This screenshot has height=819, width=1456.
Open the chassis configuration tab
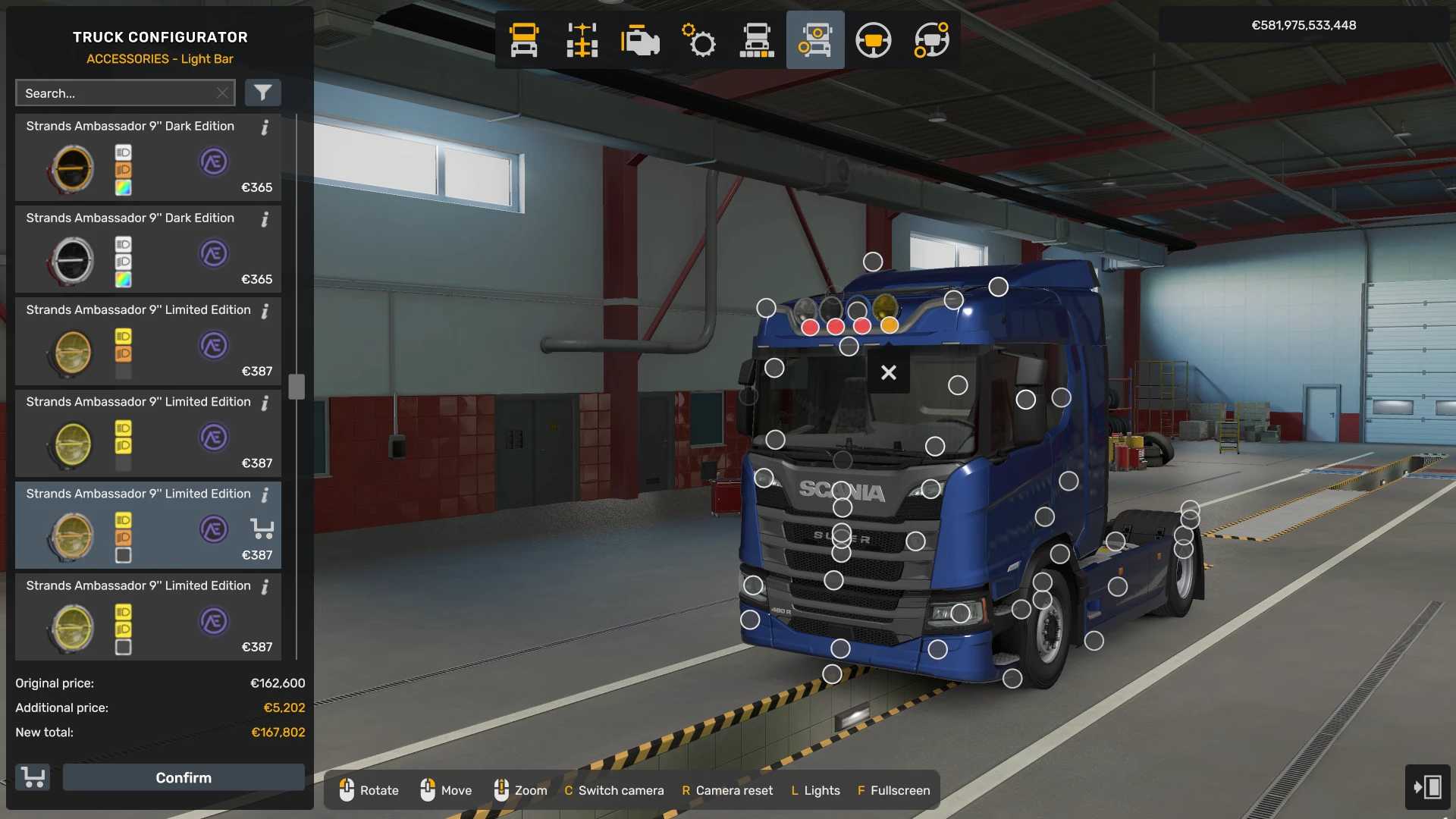[x=582, y=40]
